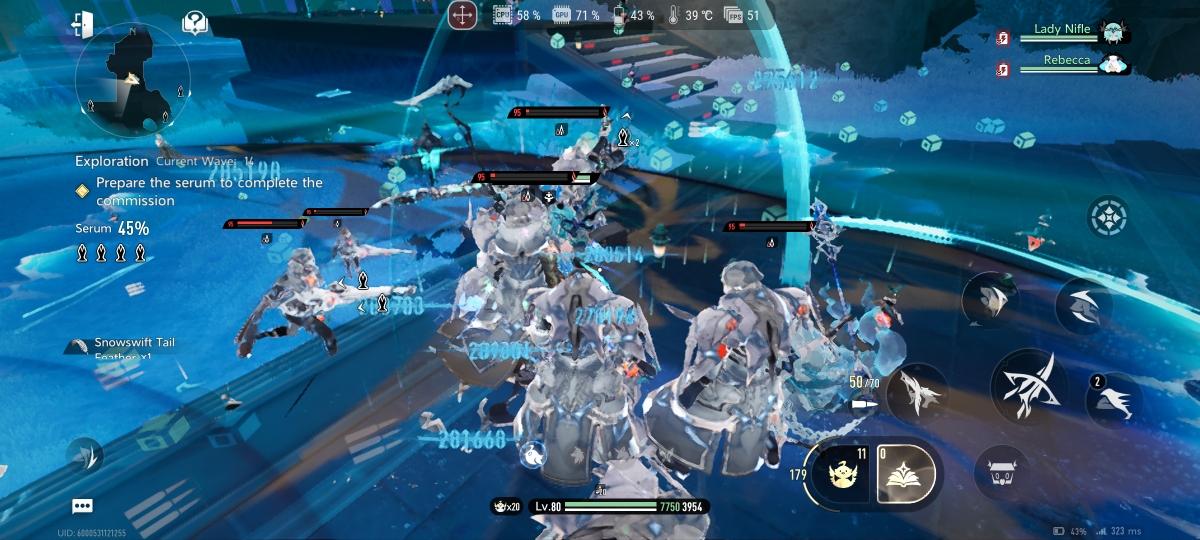Tap the target lock-on reticle button
Screen dimensions: 1200x540
(x=1108, y=217)
